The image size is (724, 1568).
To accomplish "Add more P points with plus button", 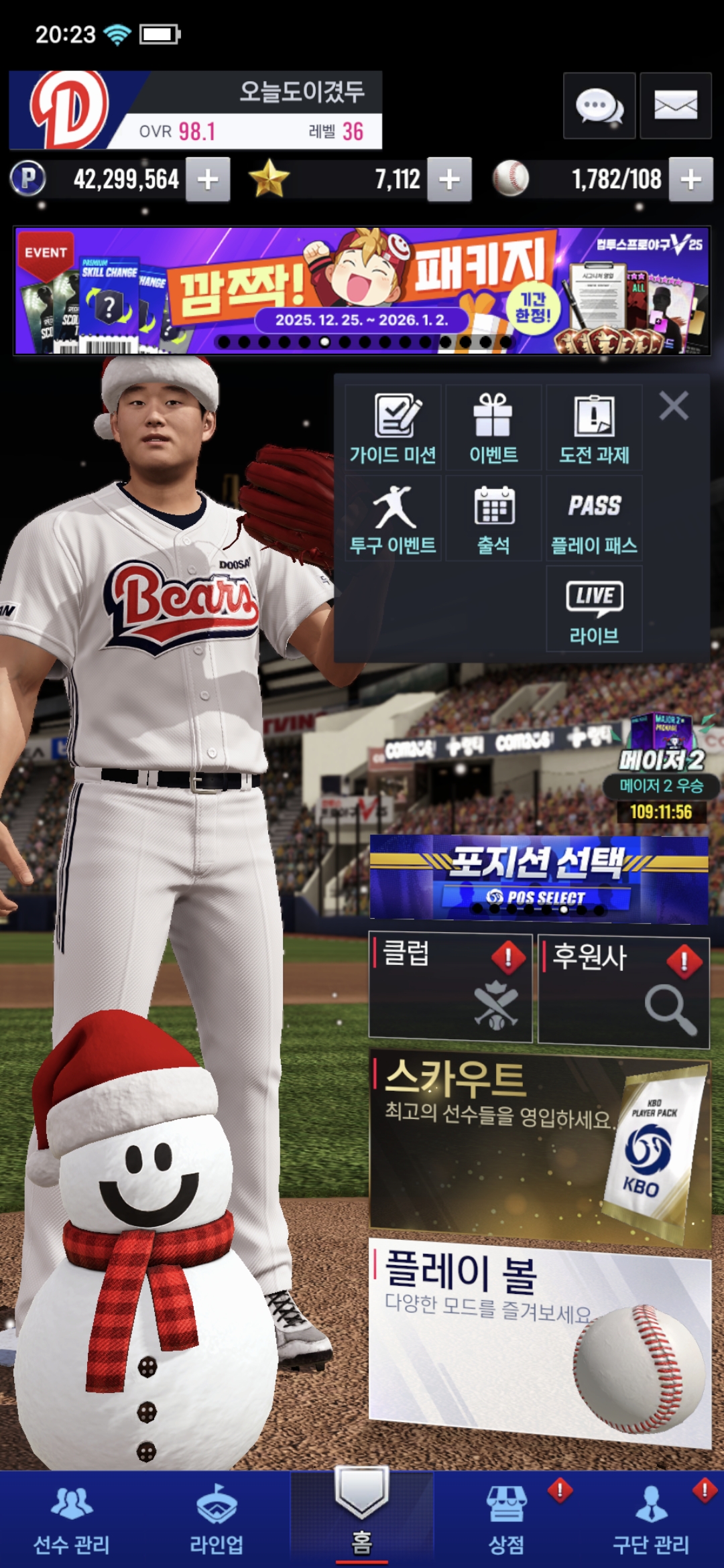I will [x=208, y=180].
